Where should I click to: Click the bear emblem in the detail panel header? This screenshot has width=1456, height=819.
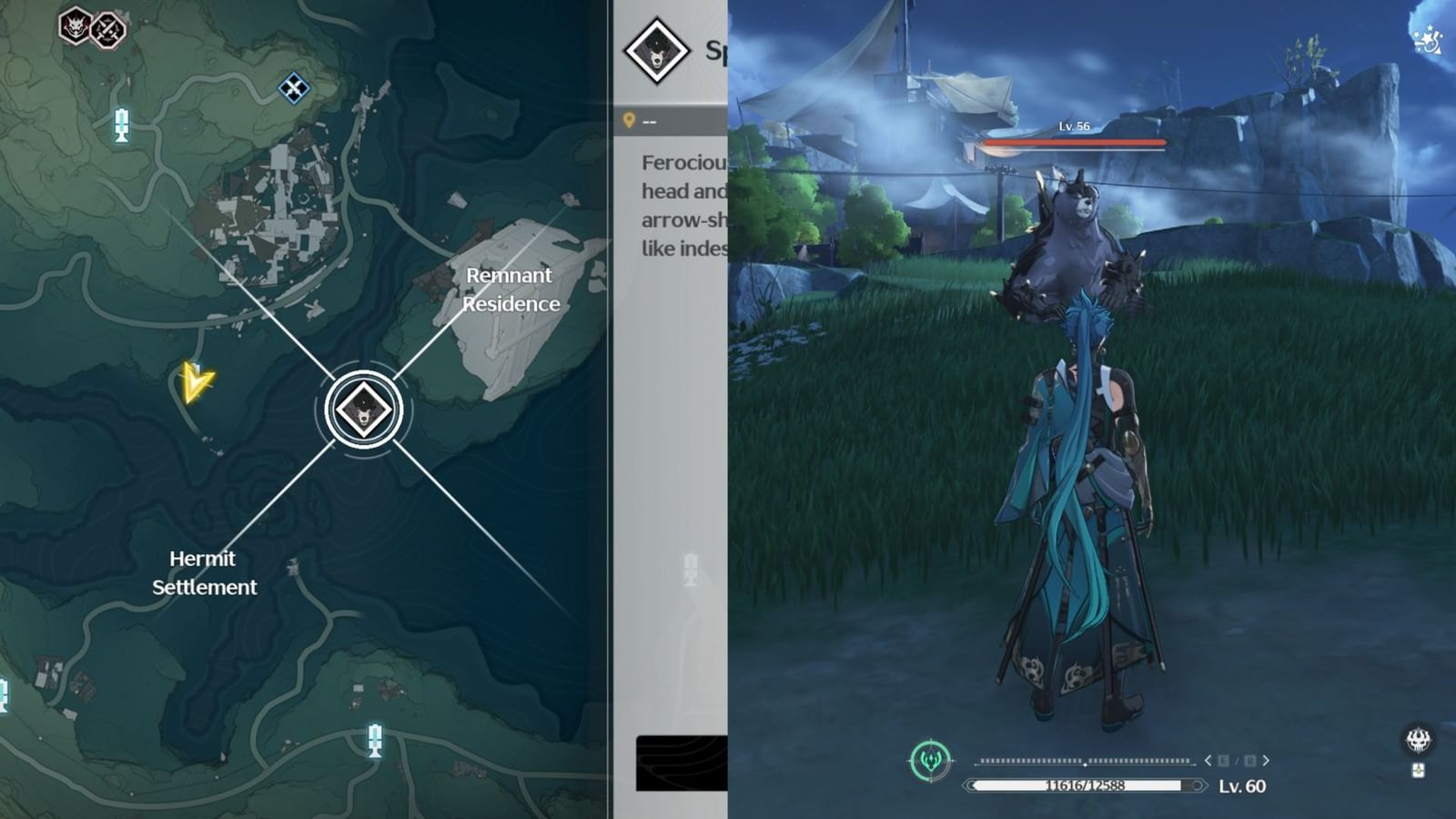(657, 50)
